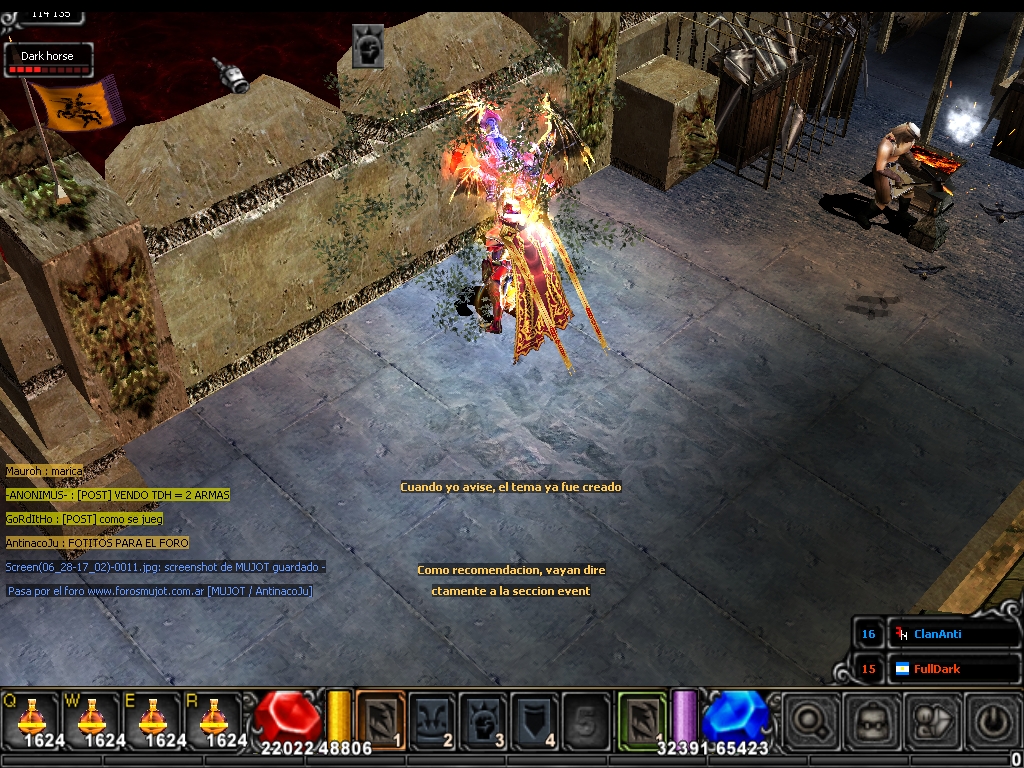
Task: Select empty skill slot 5
Action: pos(586,718)
